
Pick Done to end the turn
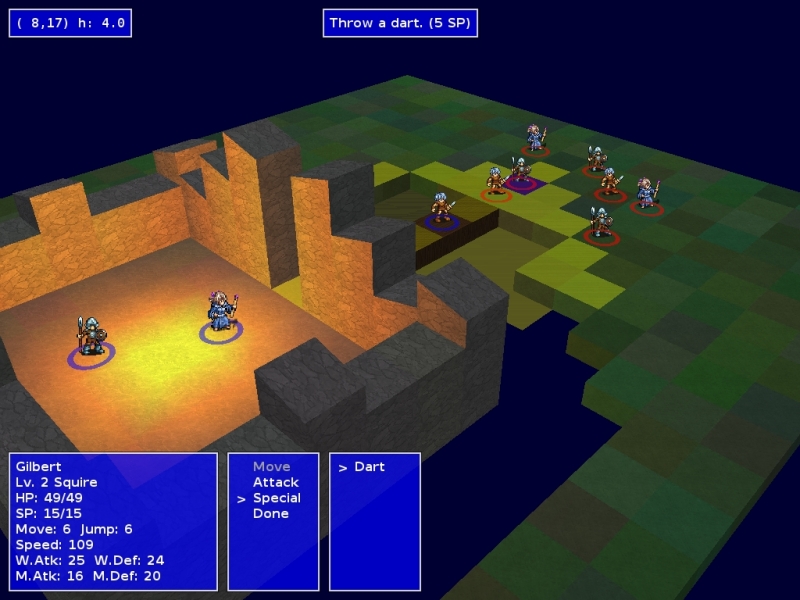270,514
